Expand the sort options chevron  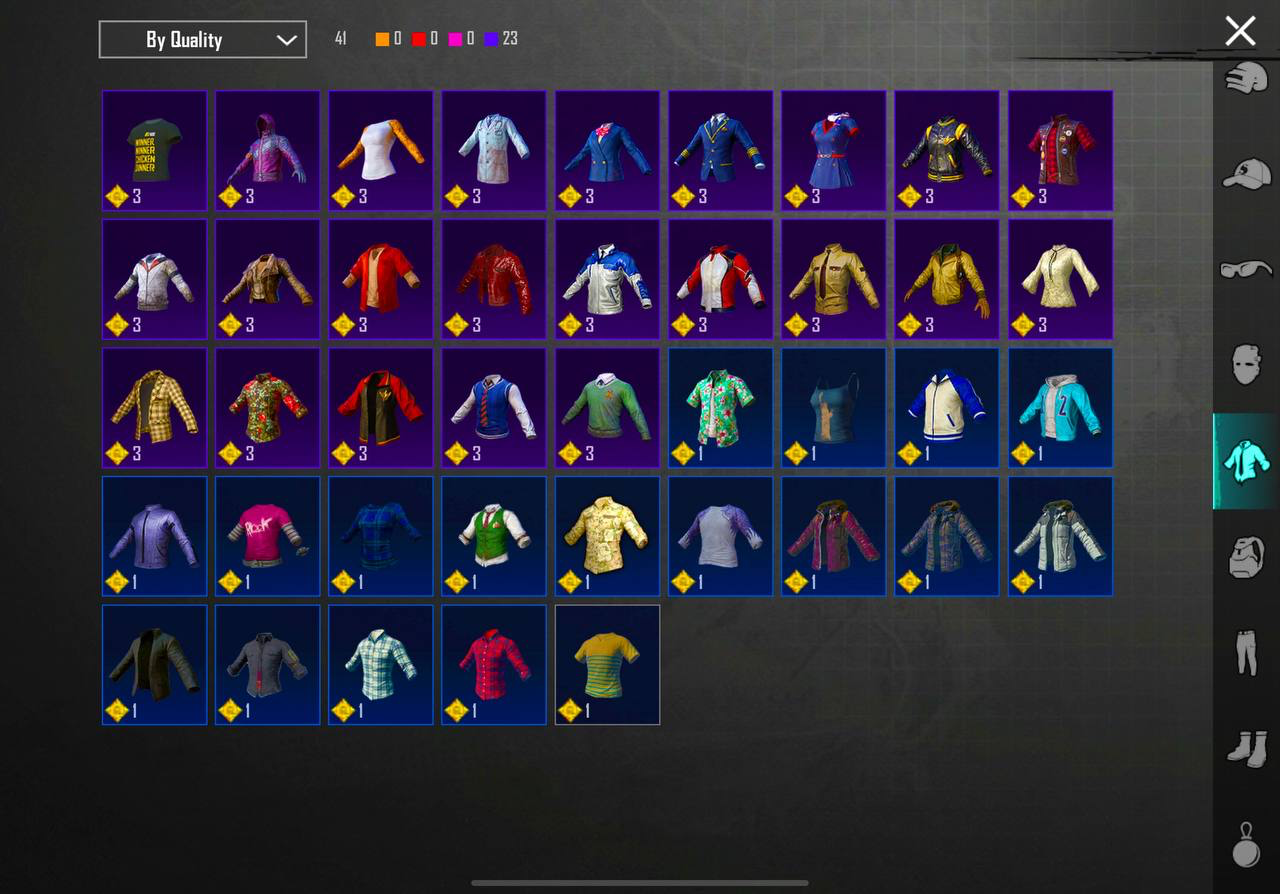[x=287, y=40]
